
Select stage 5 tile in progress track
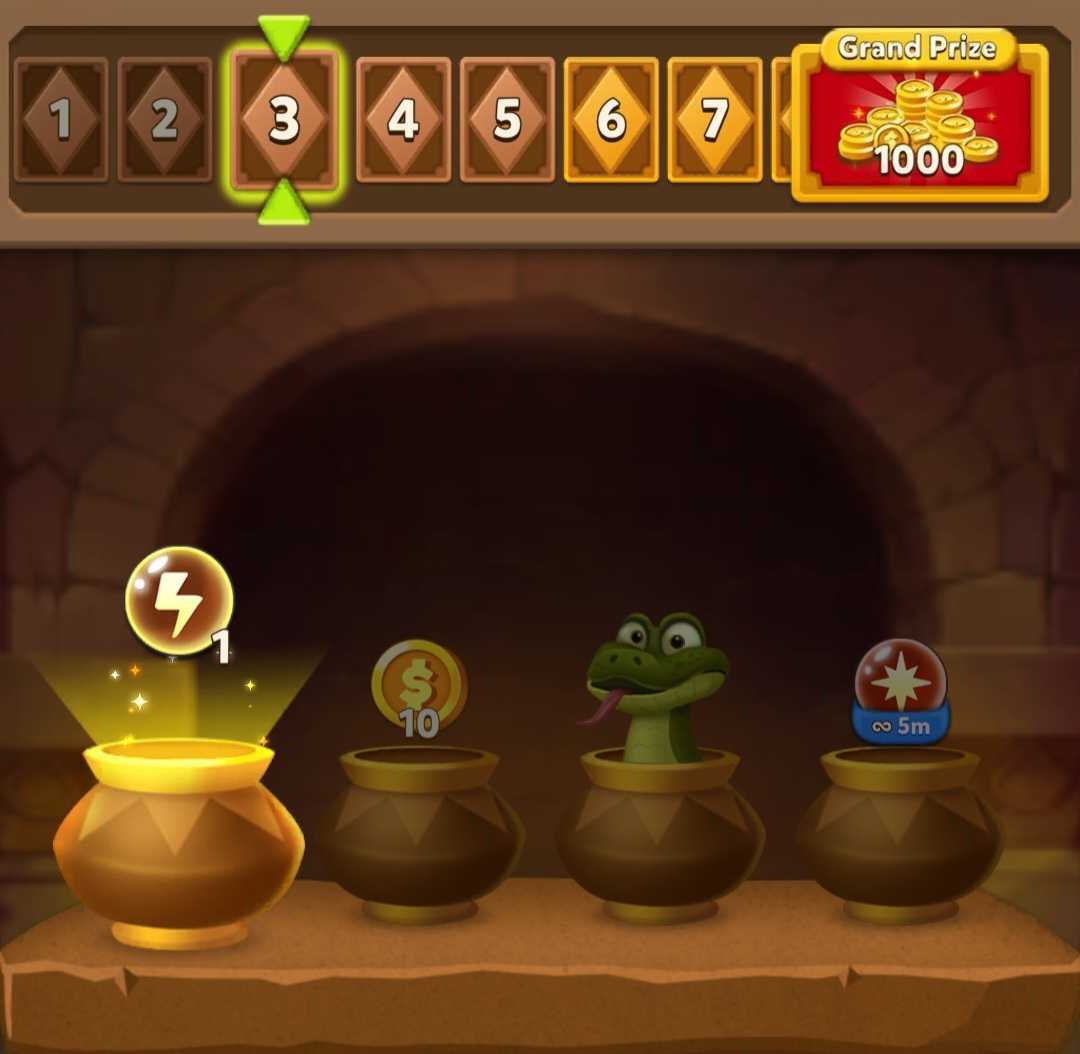tap(507, 120)
